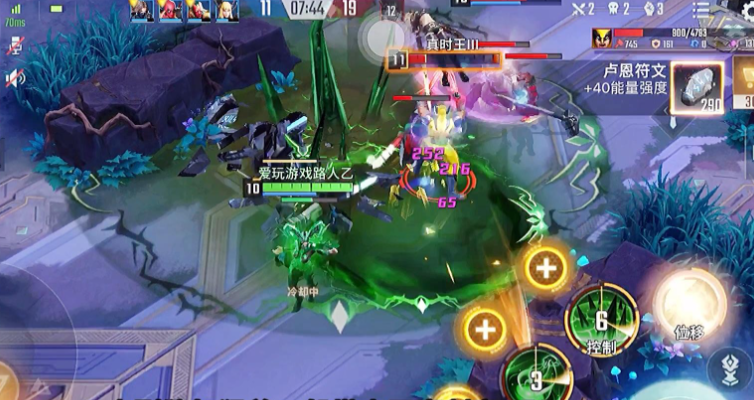Toggle the muted speaker icon
Screen dimensions: 754x400
[x=15, y=78]
